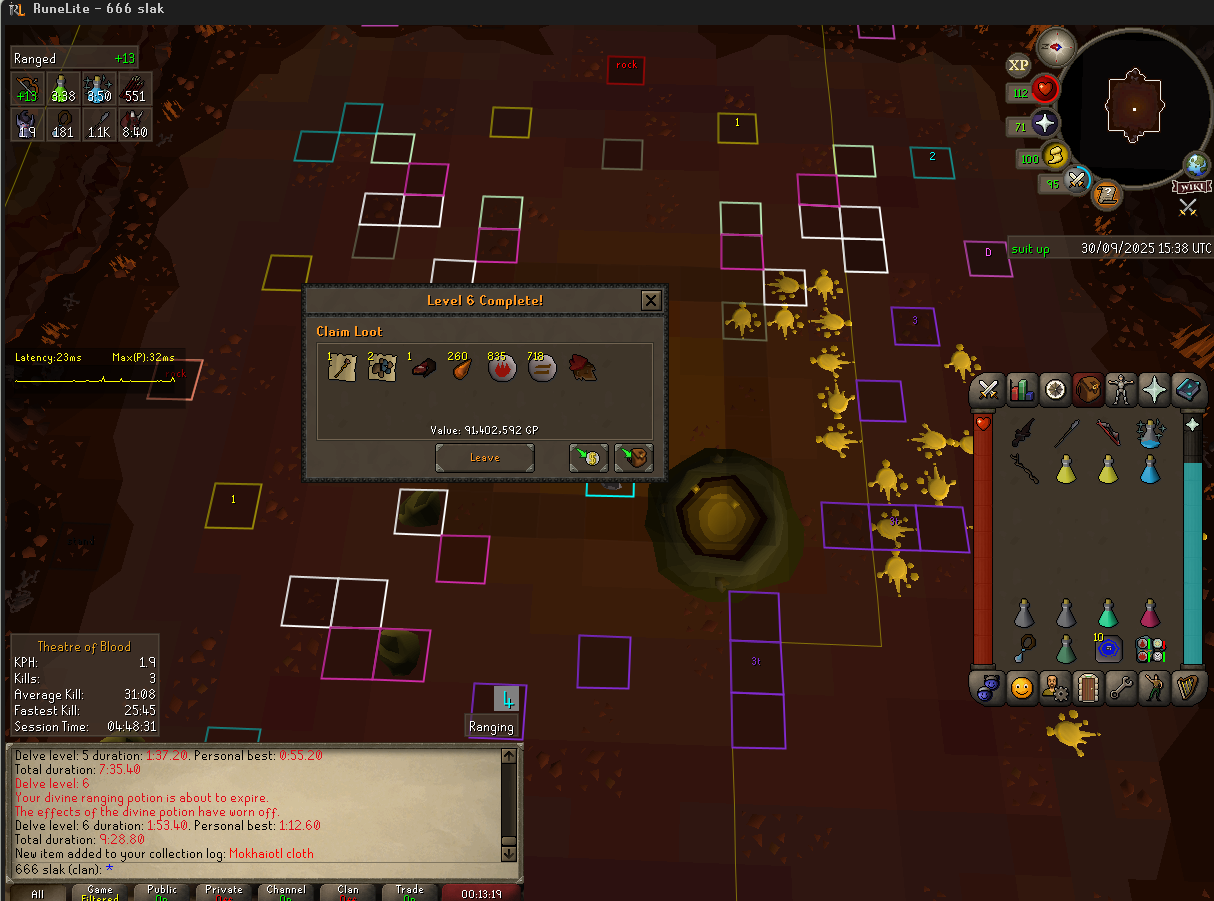1214x901 pixels.
Task: Click the chat scroll-down arrow
Action: click(508, 853)
